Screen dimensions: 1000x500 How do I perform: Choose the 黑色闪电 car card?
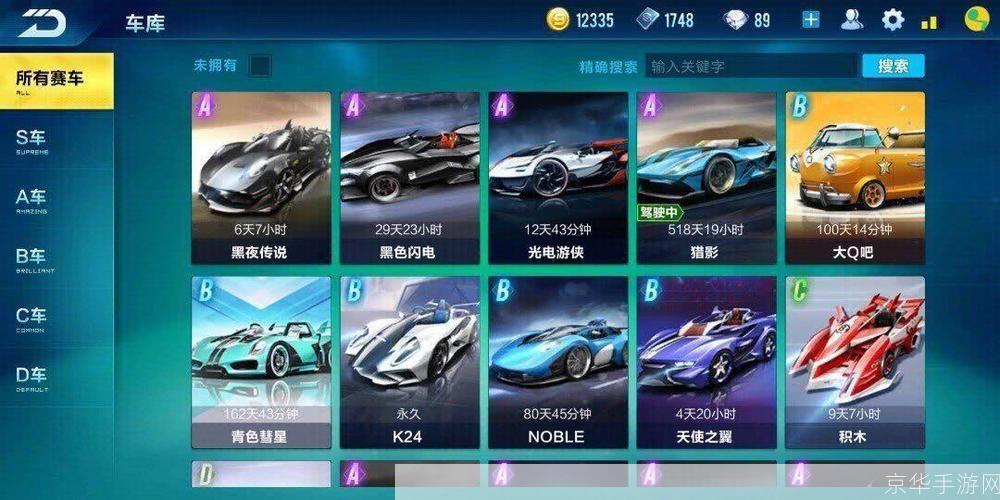[410, 178]
